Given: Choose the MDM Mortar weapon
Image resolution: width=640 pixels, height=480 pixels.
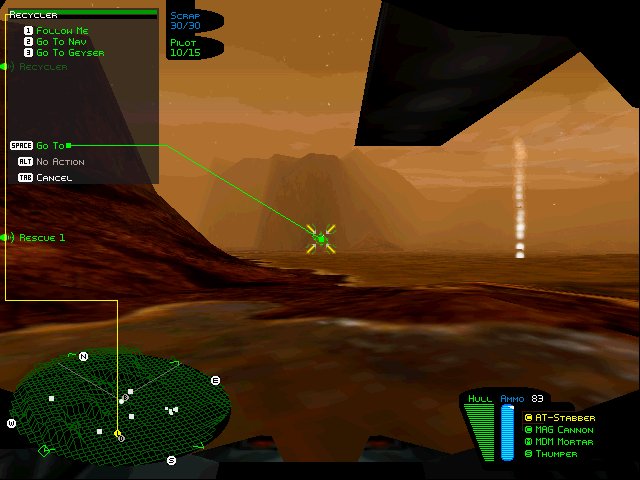Looking at the screenshot, I should [564, 442].
